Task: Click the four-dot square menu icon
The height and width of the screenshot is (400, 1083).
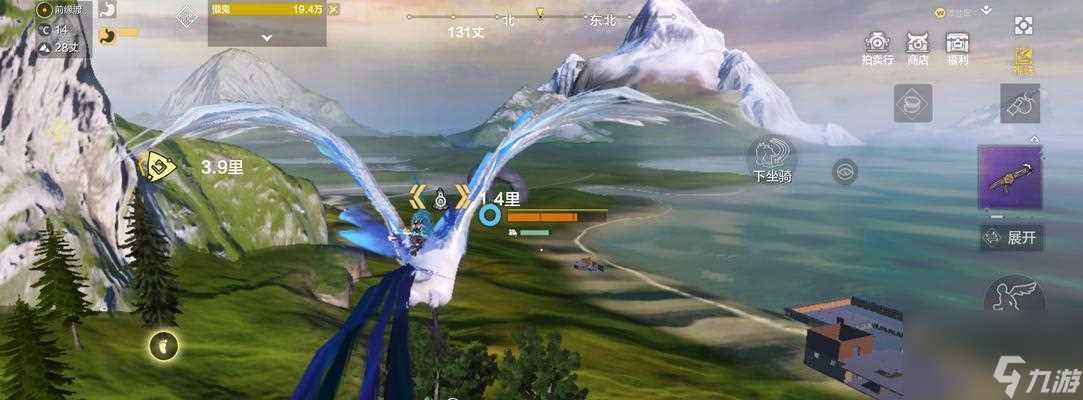Action: tap(1023, 25)
